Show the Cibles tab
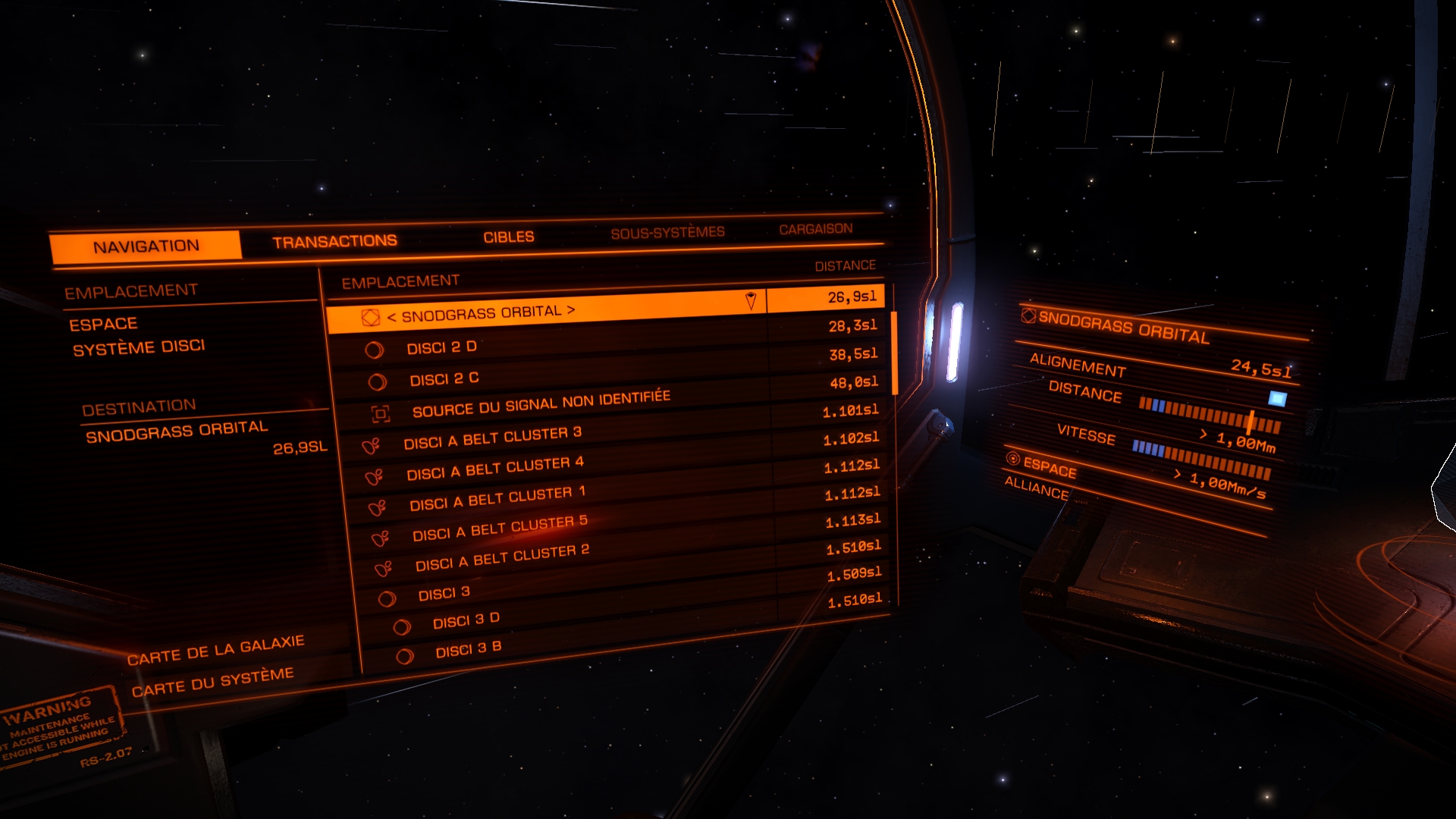1456x819 pixels. [x=508, y=237]
